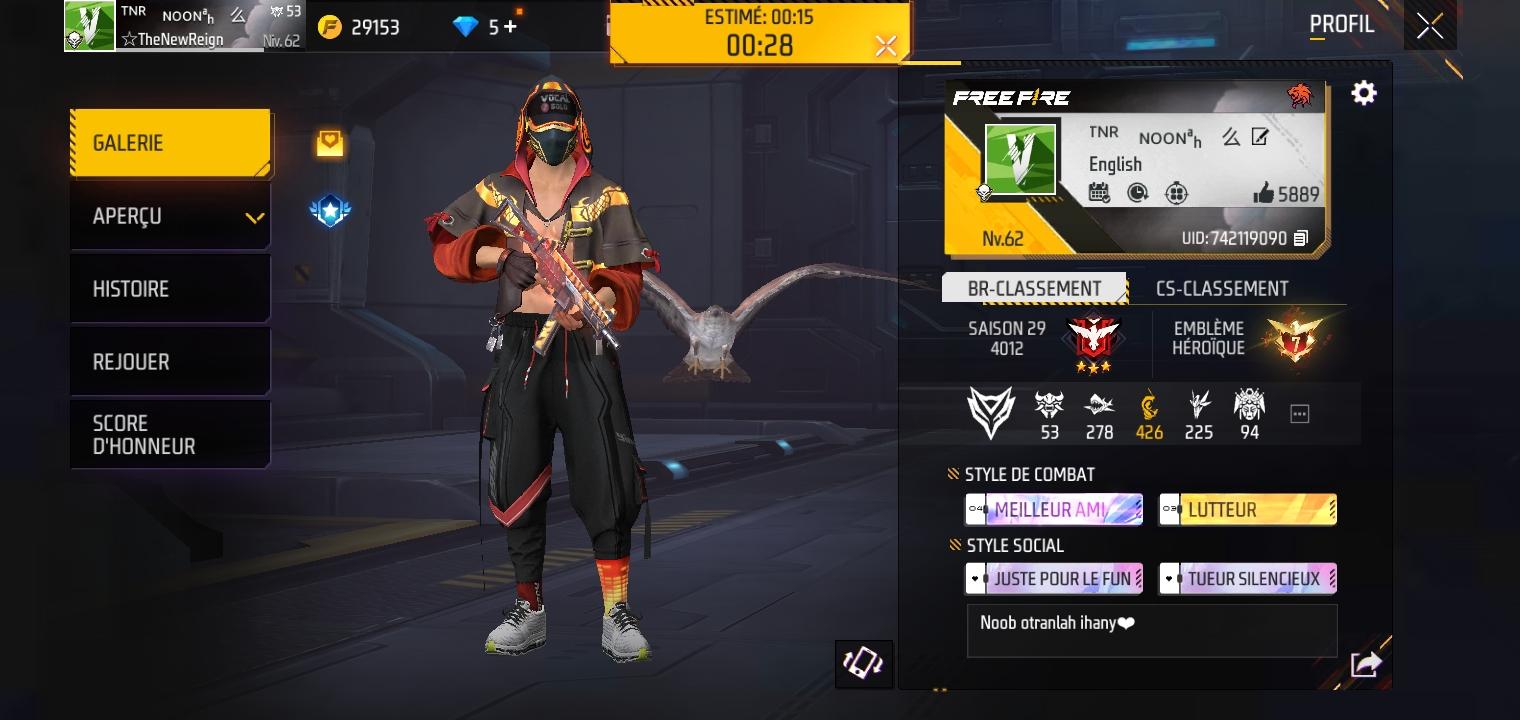Screen dimensions: 1520x720
Task: Edit the player name with pencil icon
Action: pyautogui.click(x=1260, y=138)
